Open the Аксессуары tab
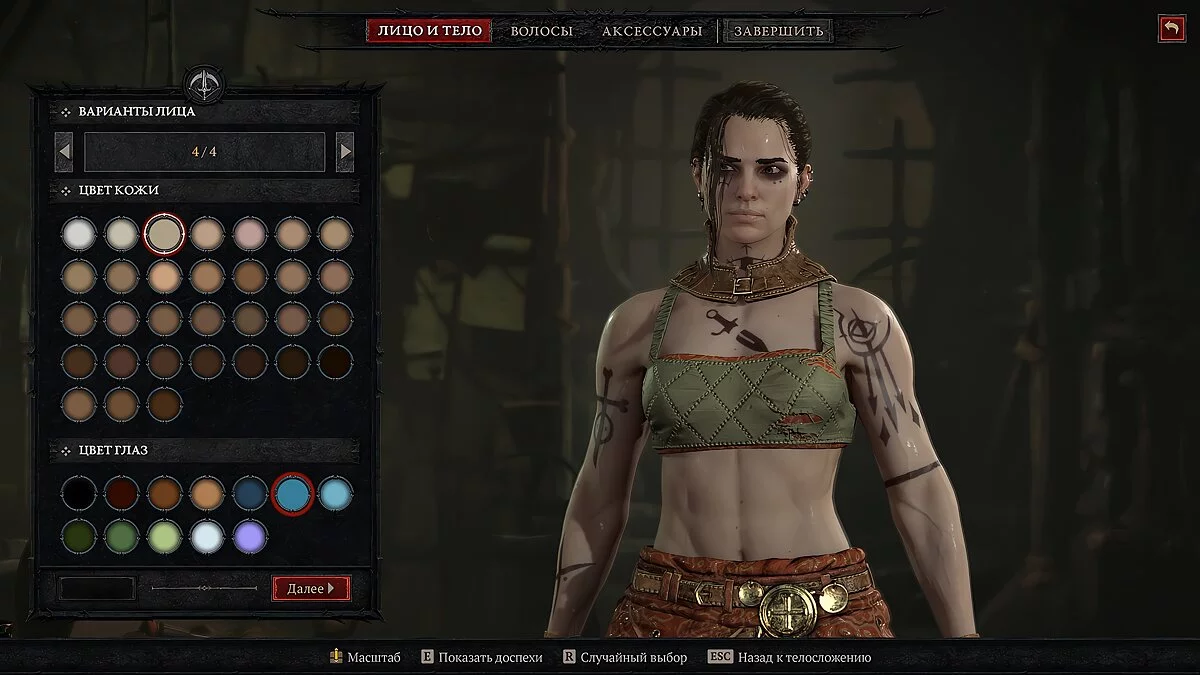The height and width of the screenshot is (675, 1200). coord(652,31)
